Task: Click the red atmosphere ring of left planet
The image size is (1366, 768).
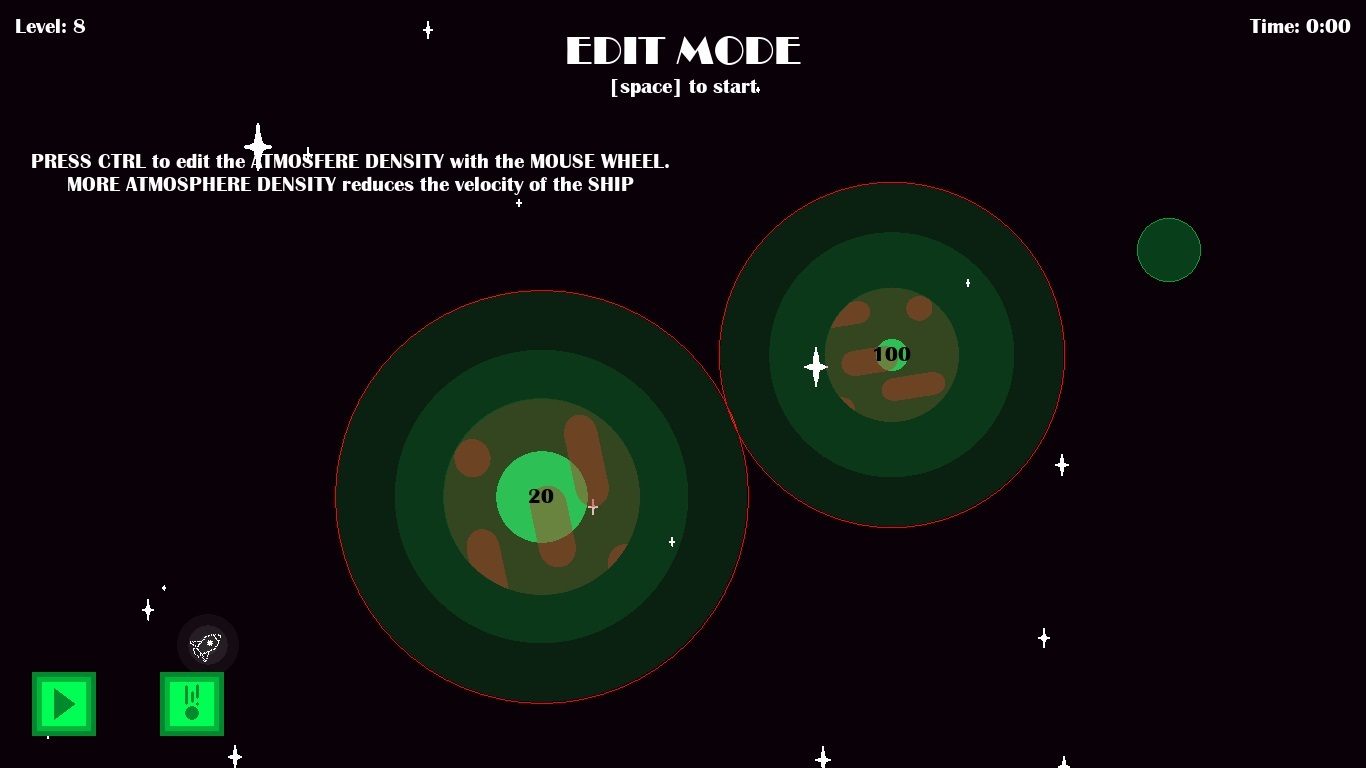Action: point(541,292)
